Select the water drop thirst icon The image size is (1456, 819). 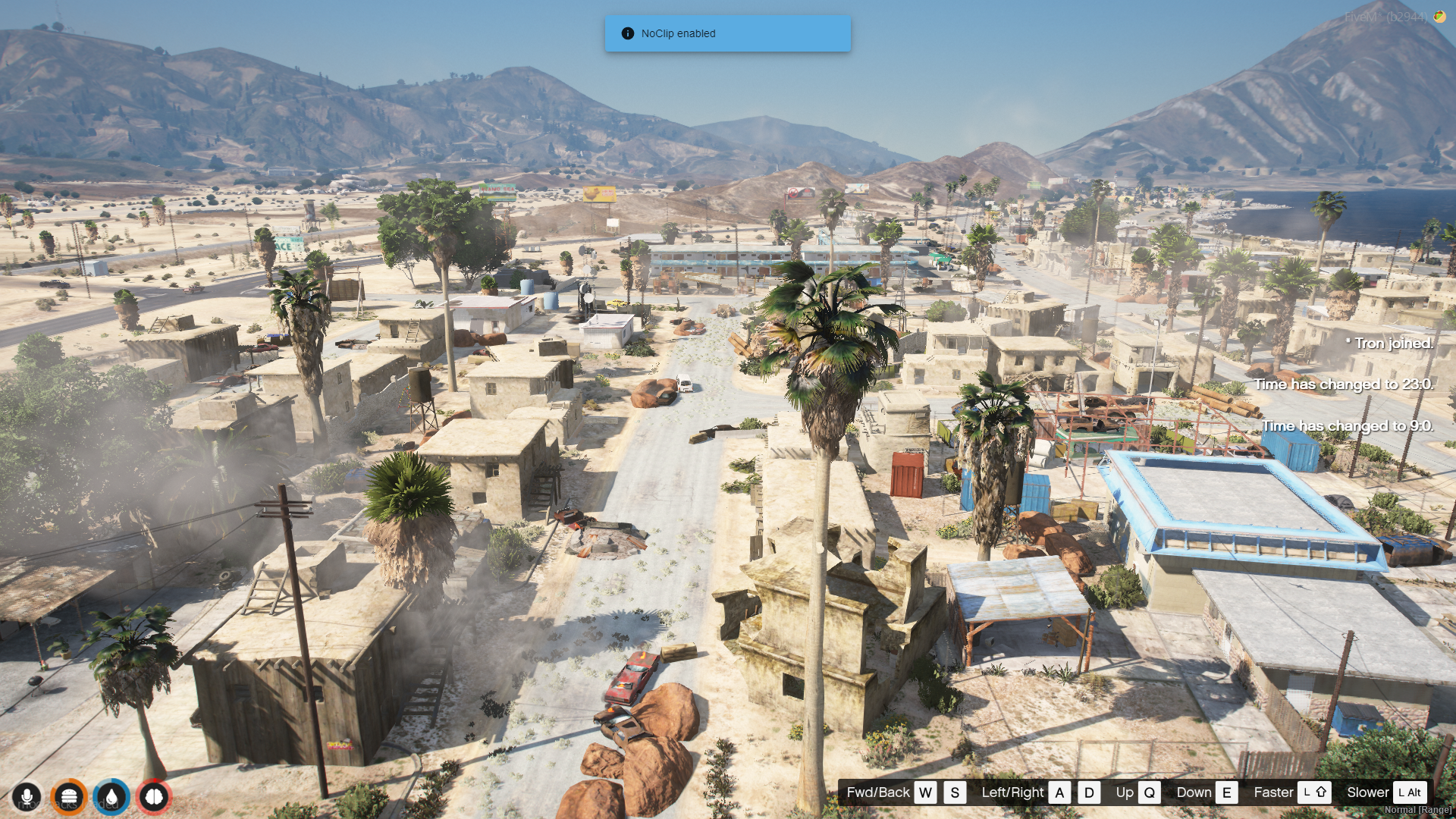coord(111,797)
